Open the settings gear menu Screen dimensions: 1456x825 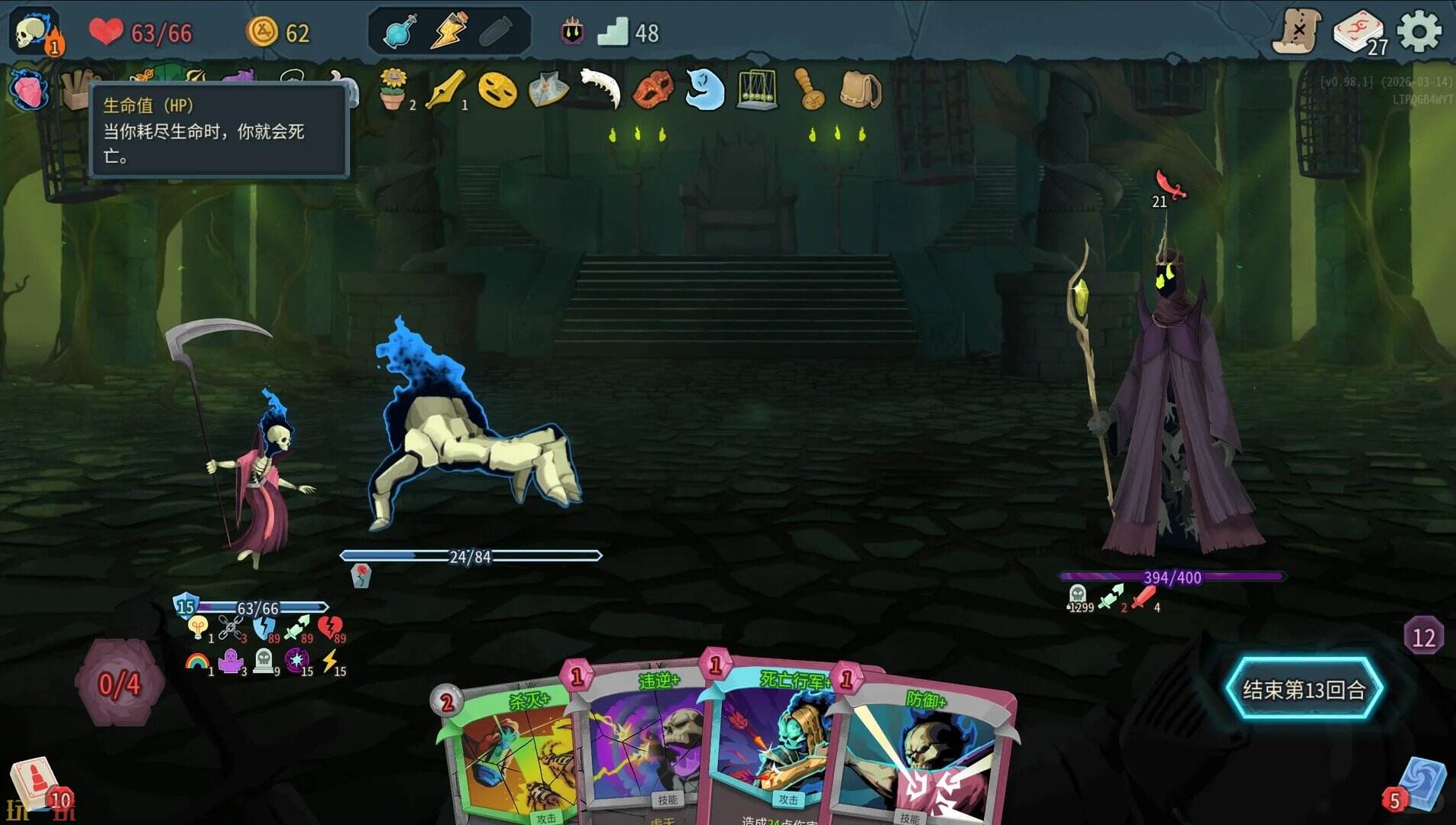[x=1419, y=32]
